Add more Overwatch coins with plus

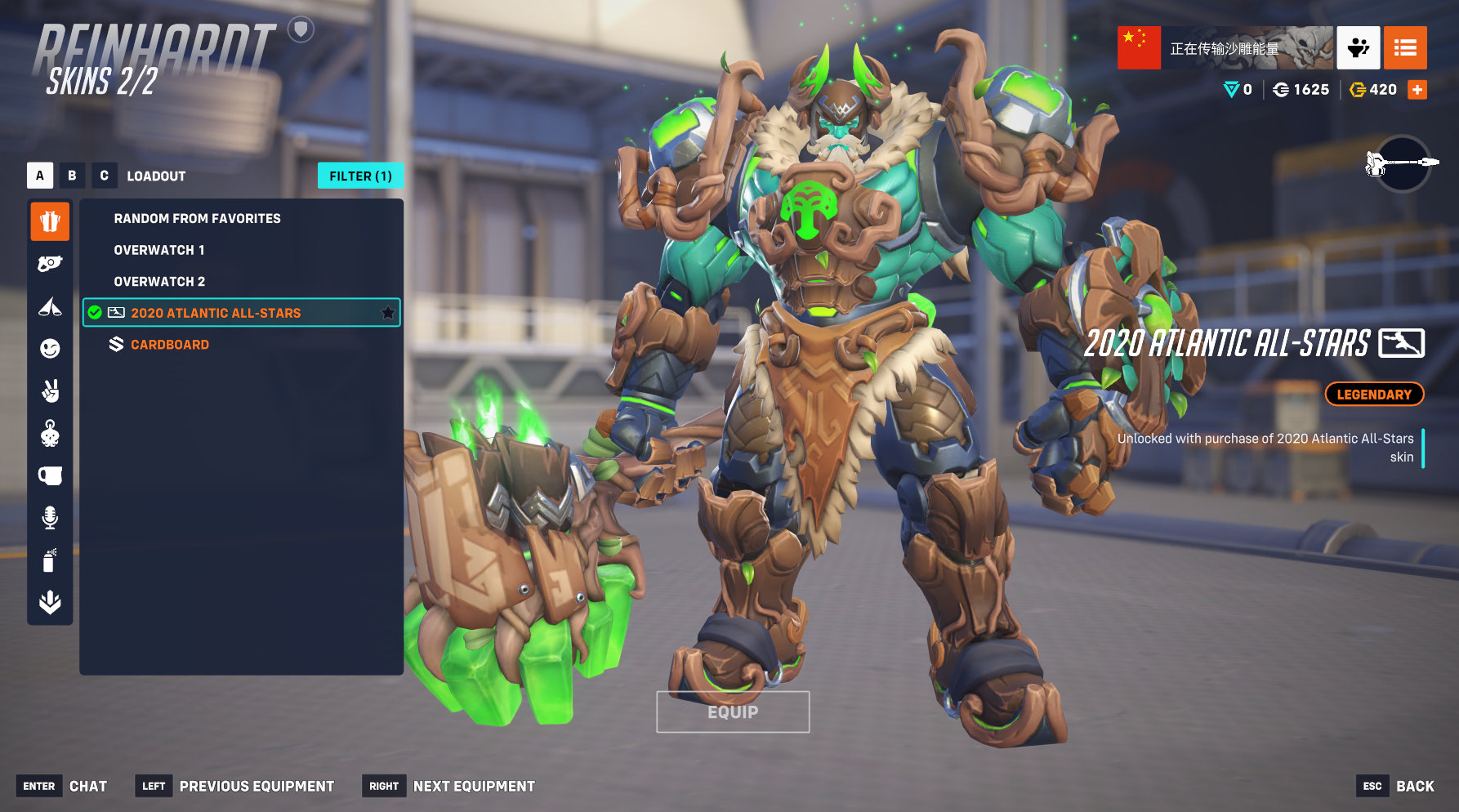click(1417, 90)
